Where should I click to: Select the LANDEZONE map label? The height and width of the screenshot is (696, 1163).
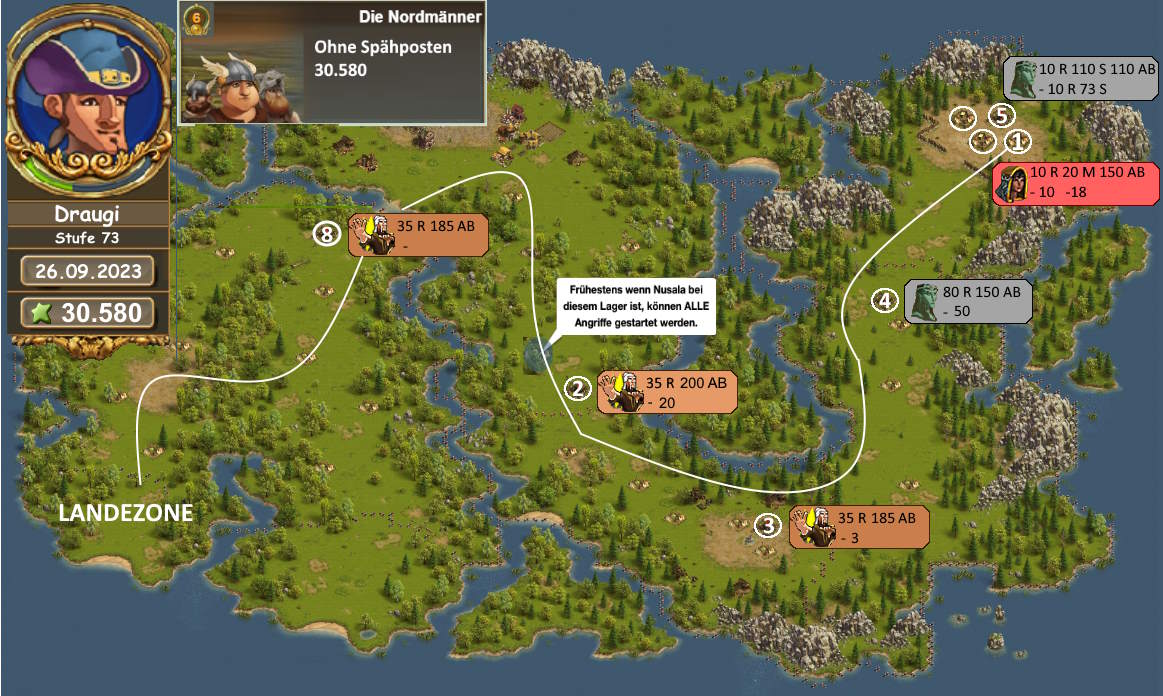(x=125, y=513)
